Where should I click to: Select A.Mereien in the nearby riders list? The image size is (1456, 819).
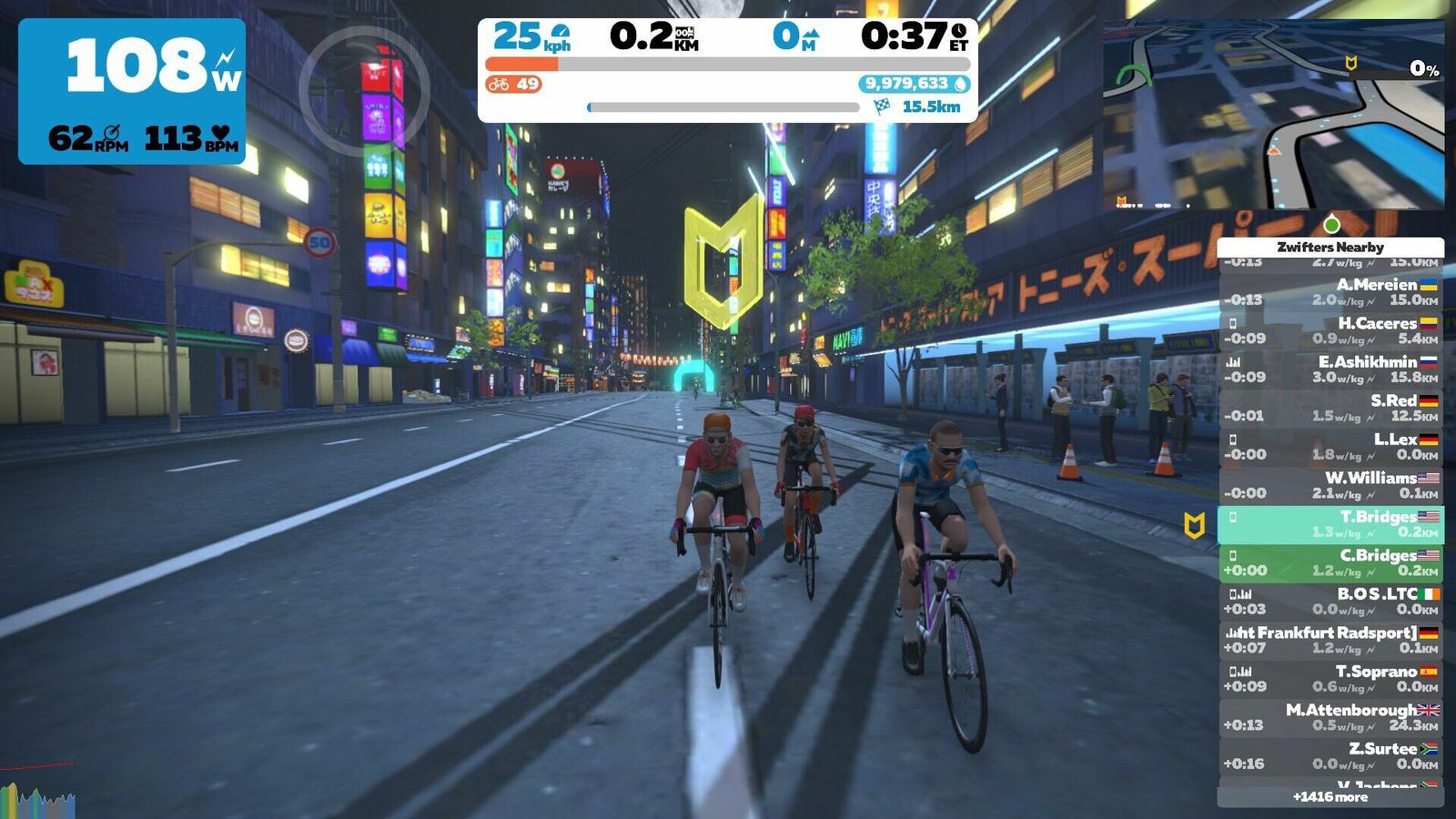(x=1330, y=292)
